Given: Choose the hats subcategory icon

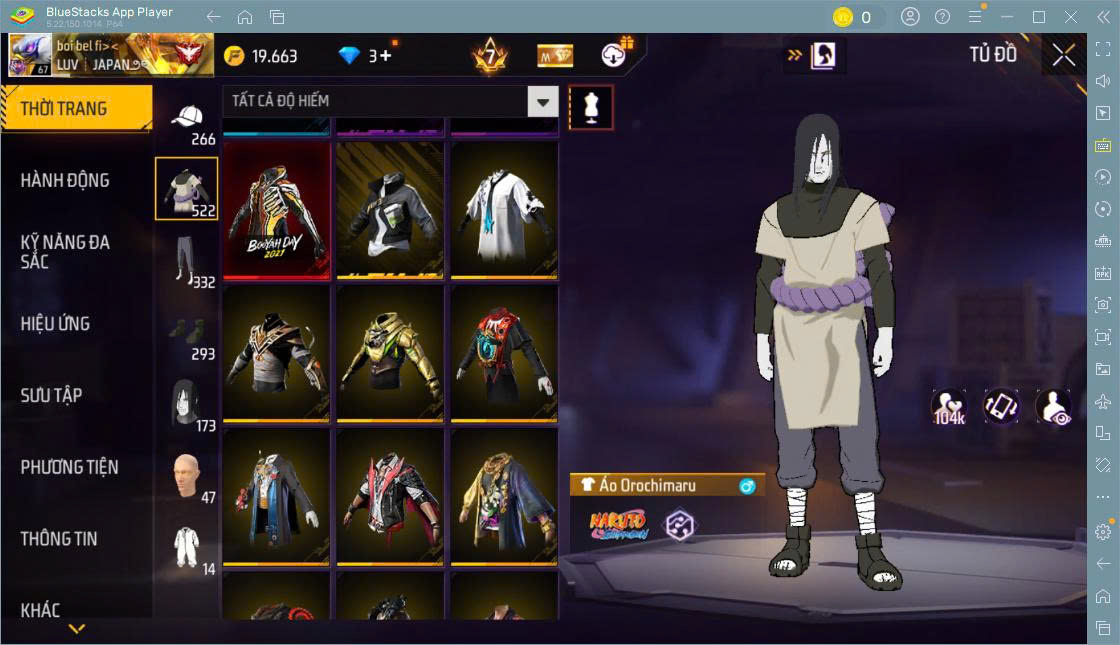Looking at the screenshot, I should point(187,119).
